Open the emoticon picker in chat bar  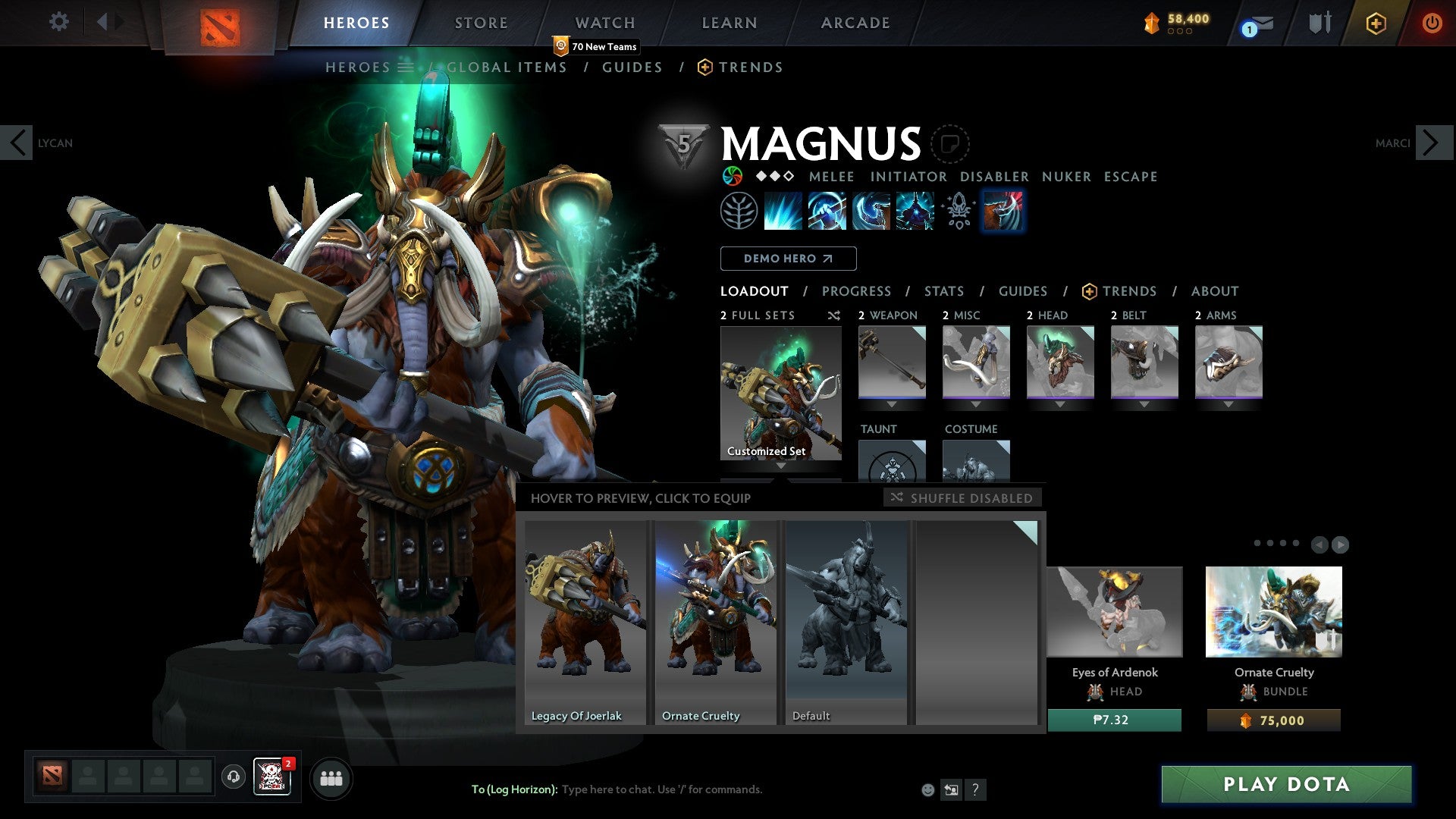coord(927,789)
